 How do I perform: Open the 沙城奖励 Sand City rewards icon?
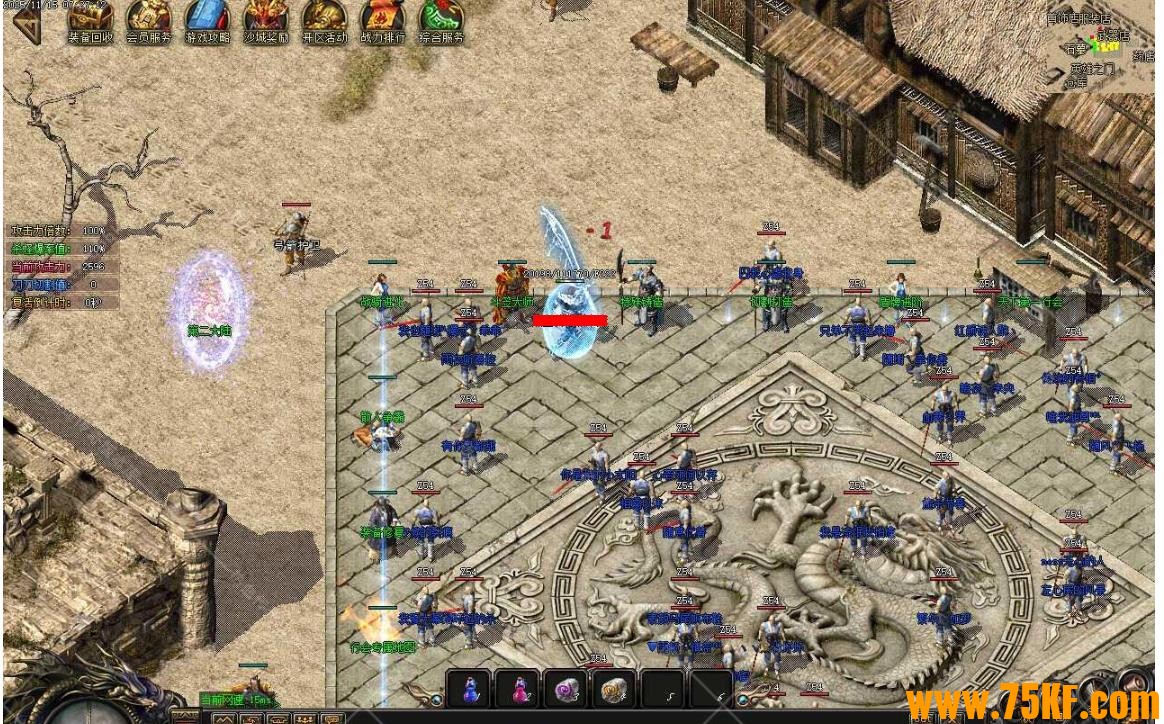pyautogui.click(x=266, y=20)
